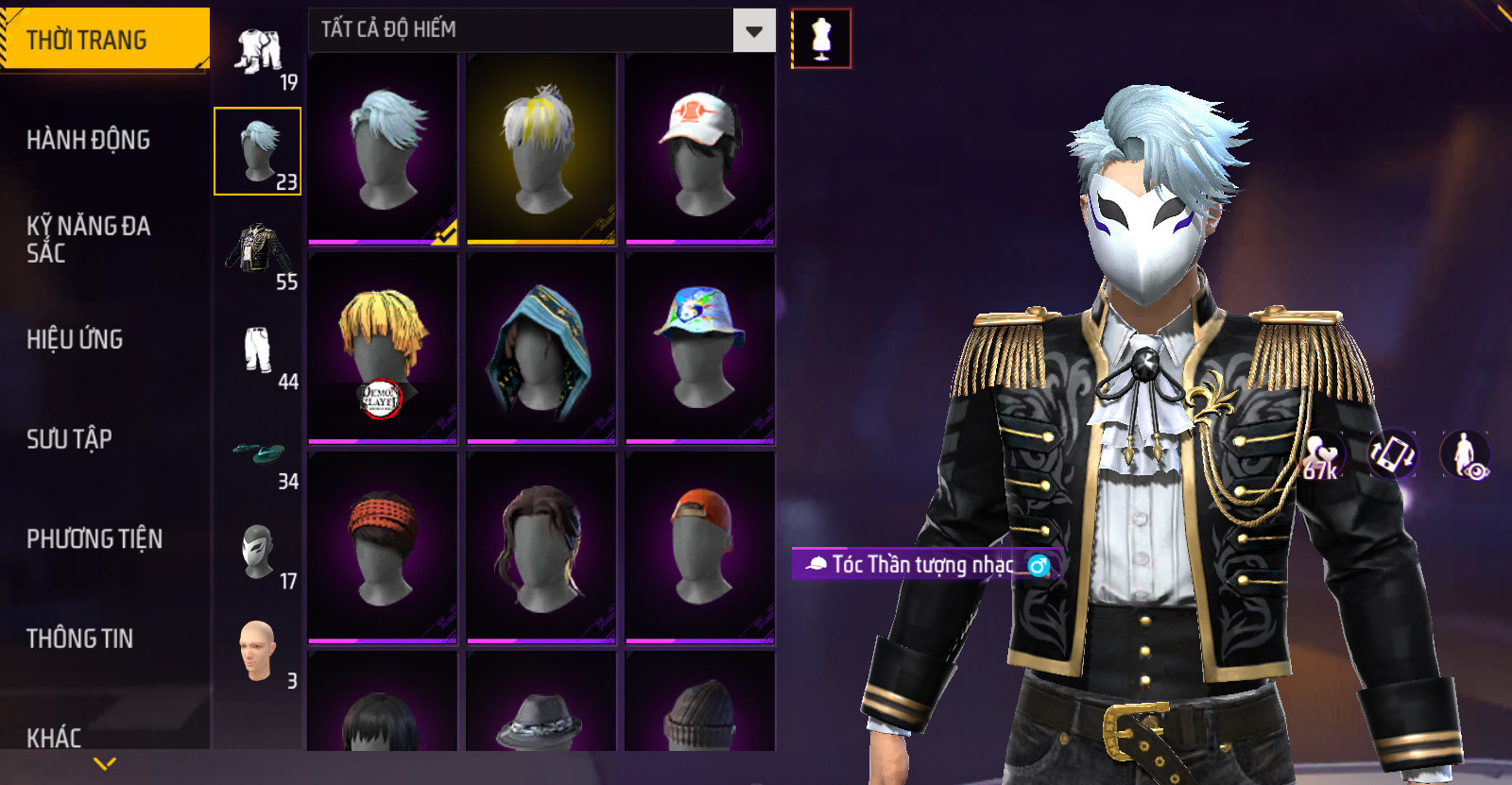Pick the Demon Slayer yellow hair
This screenshot has height=785, width=1512.
(383, 348)
